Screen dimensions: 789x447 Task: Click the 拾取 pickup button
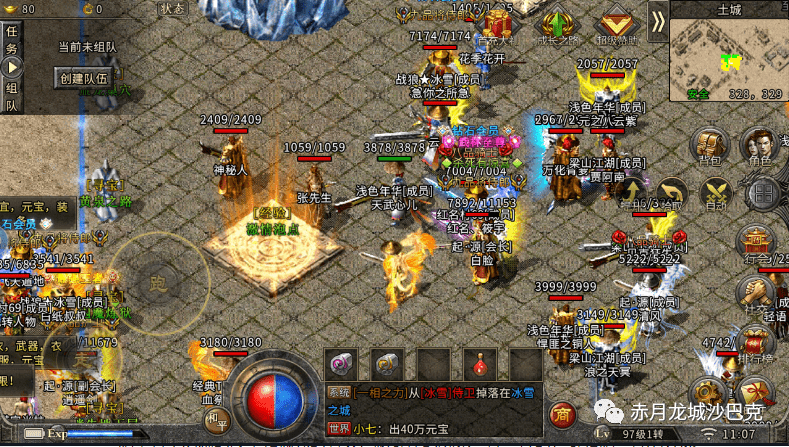tap(671, 193)
